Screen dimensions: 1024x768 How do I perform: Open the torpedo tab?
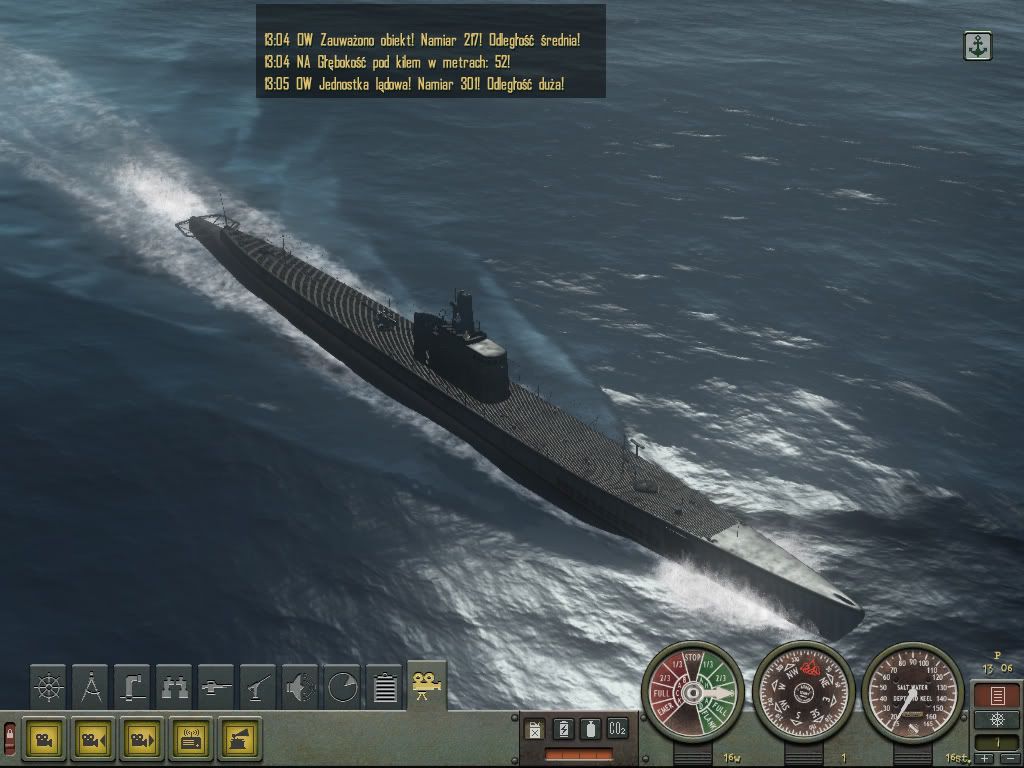pos(217,687)
